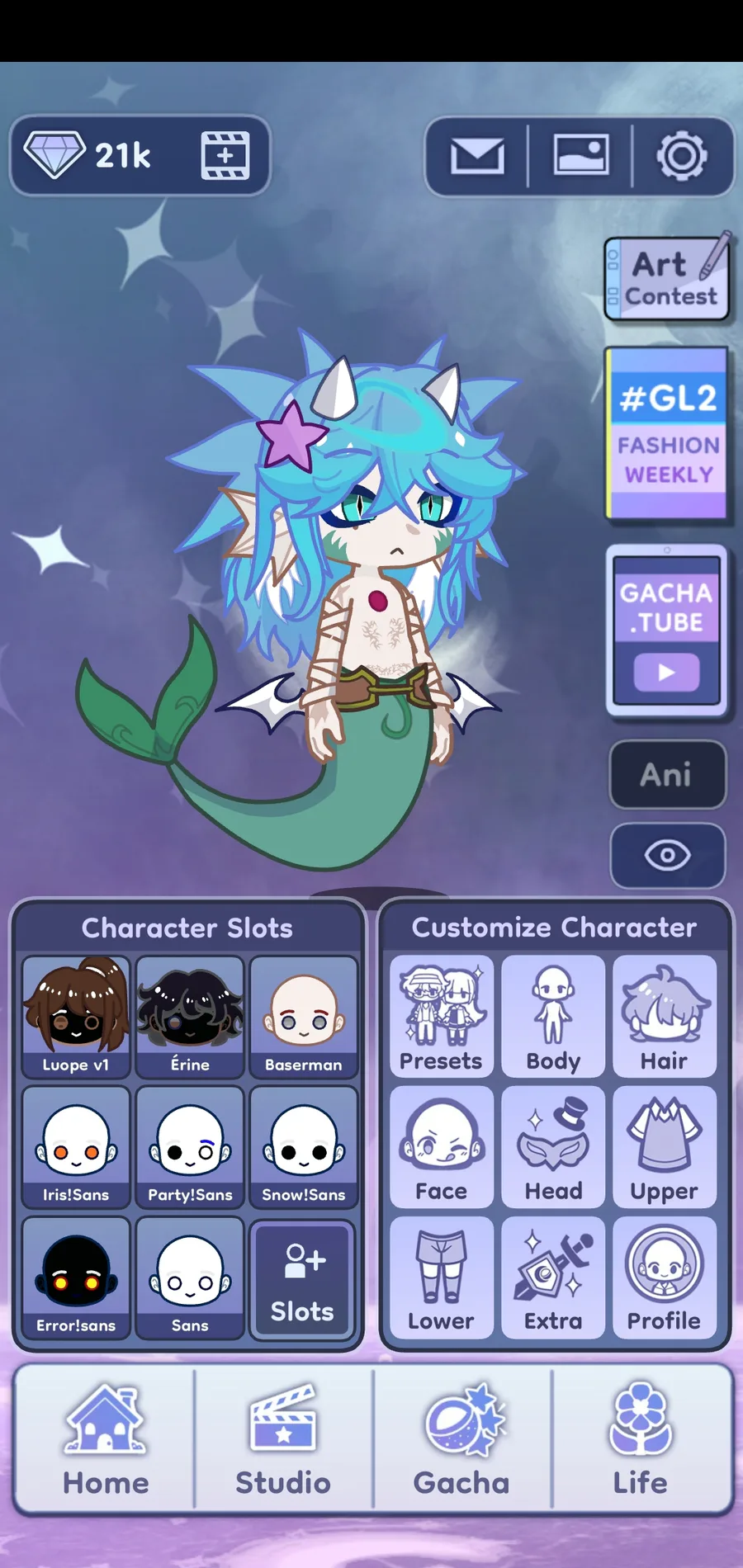Switch to the Studio tab
Viewport: 743px width, 1568px height.
pos(283,1441)
